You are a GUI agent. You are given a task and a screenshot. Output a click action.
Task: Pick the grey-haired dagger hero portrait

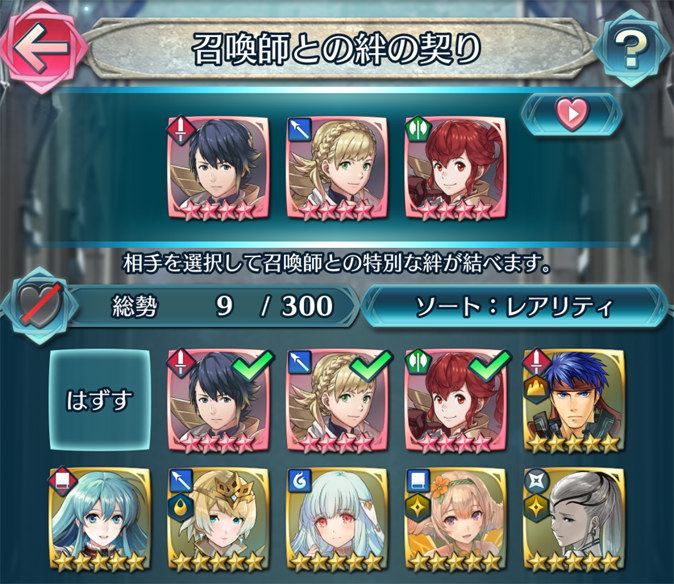pyautogui.click(x=572, y=518)
